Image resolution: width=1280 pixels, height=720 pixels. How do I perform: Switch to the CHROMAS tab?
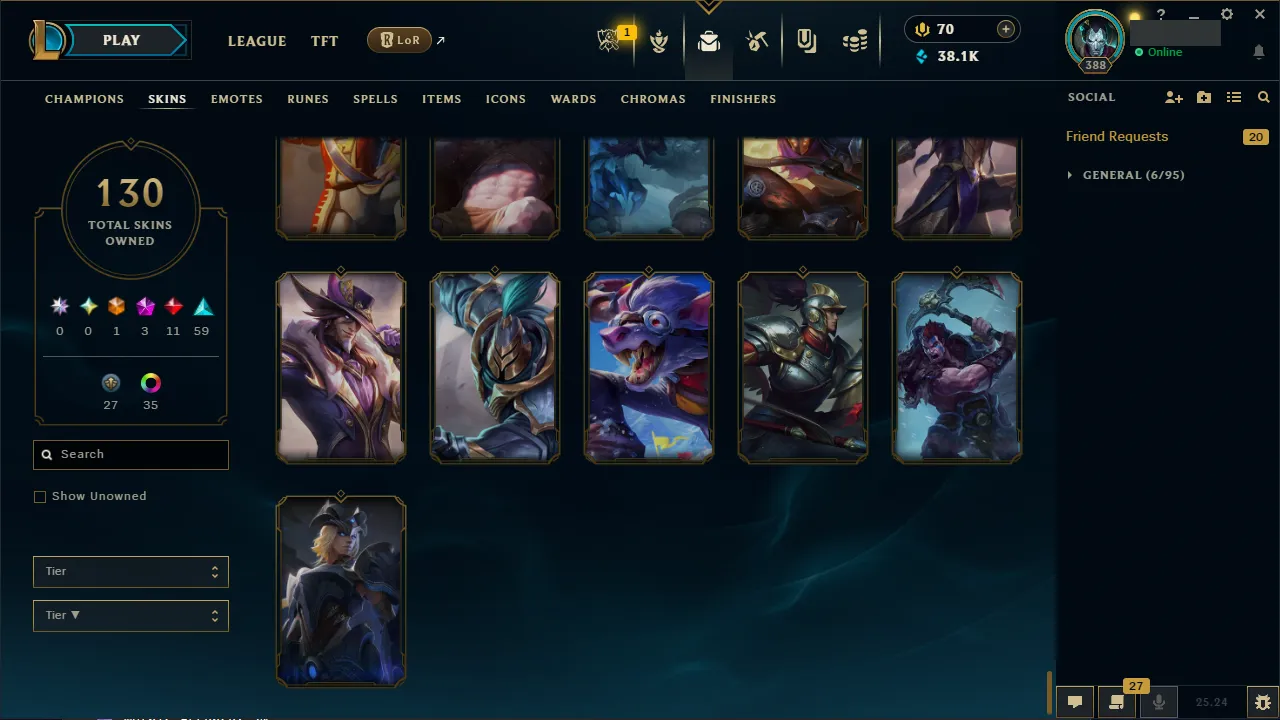[x=653, y=99]
